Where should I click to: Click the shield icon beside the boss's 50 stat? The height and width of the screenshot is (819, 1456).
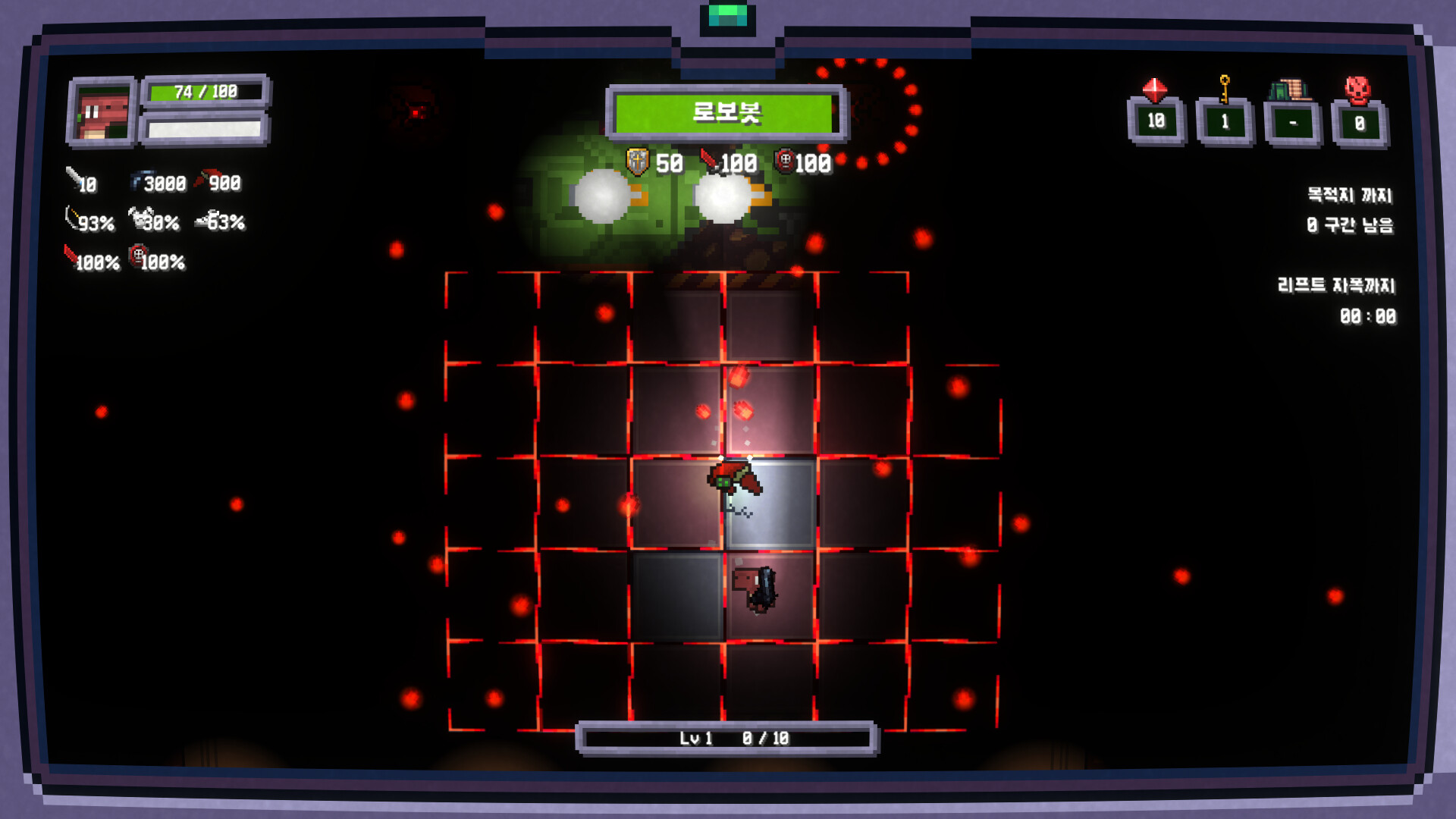(635, 161)
